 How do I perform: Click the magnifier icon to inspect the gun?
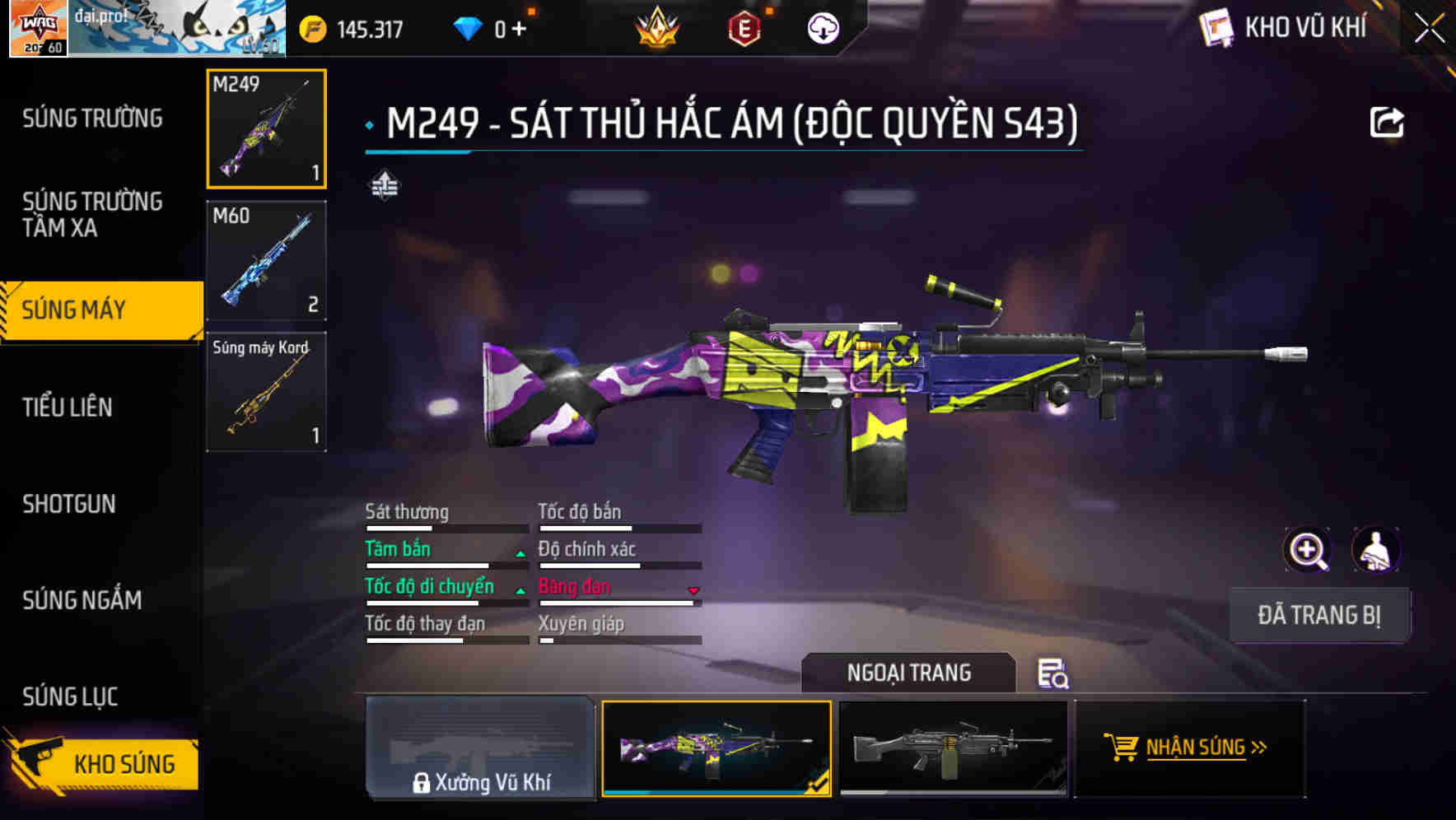coord(1307,550)
